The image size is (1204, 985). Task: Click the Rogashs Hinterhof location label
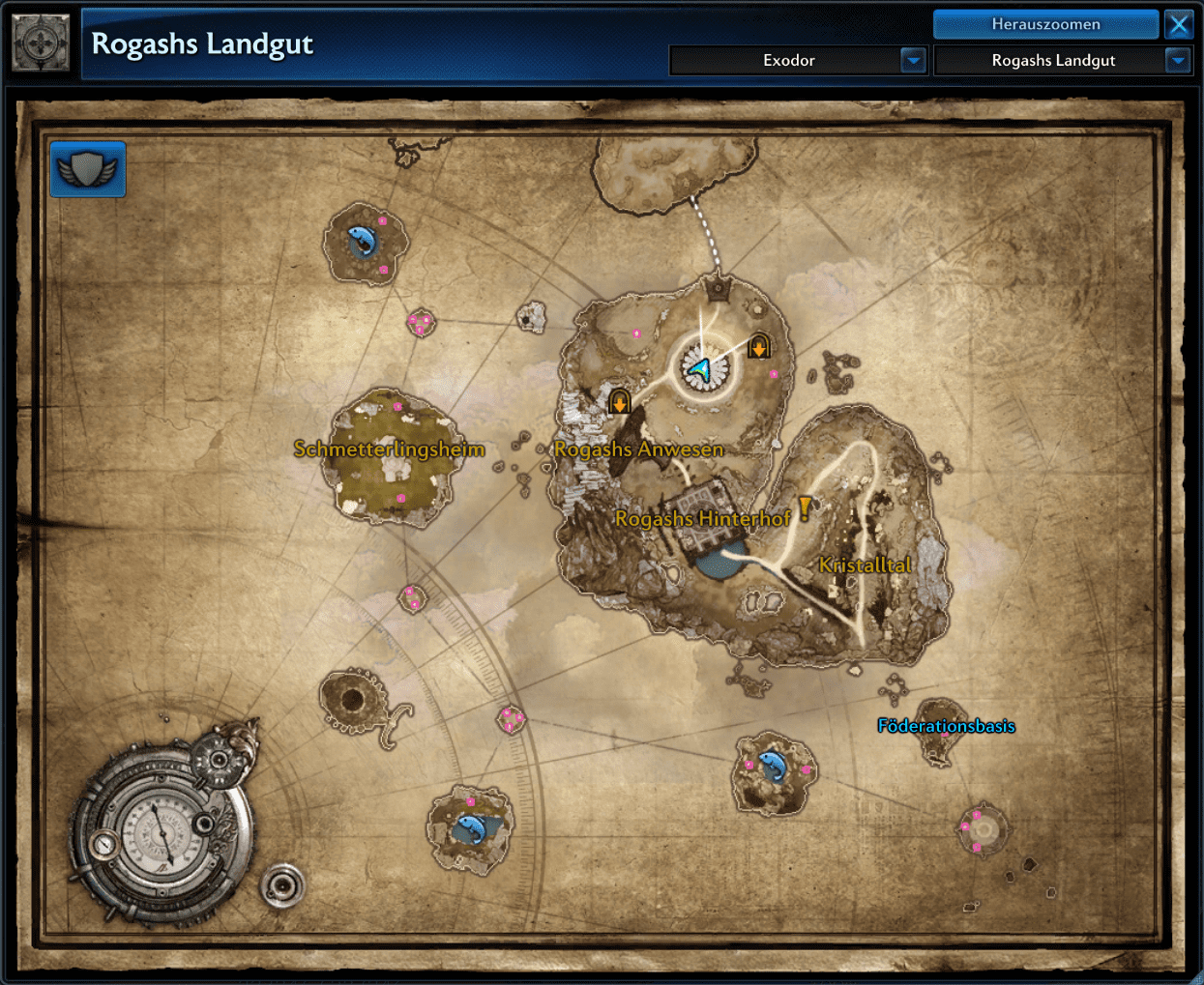[702, 519]
